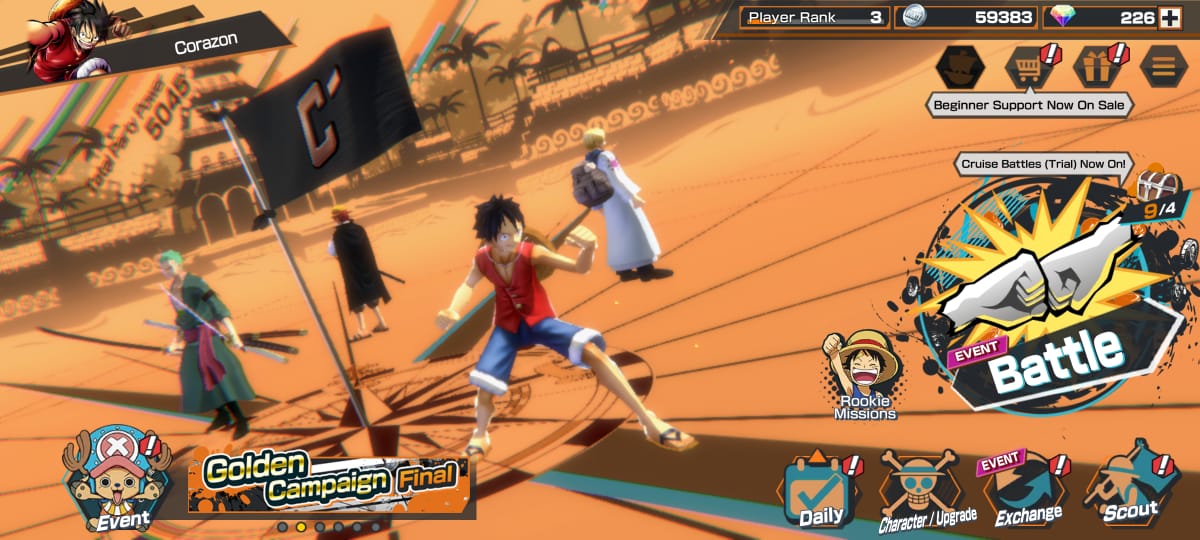Open the Daily missions
The width and height of the screenshot is (1200, 540).
[820, 490]
